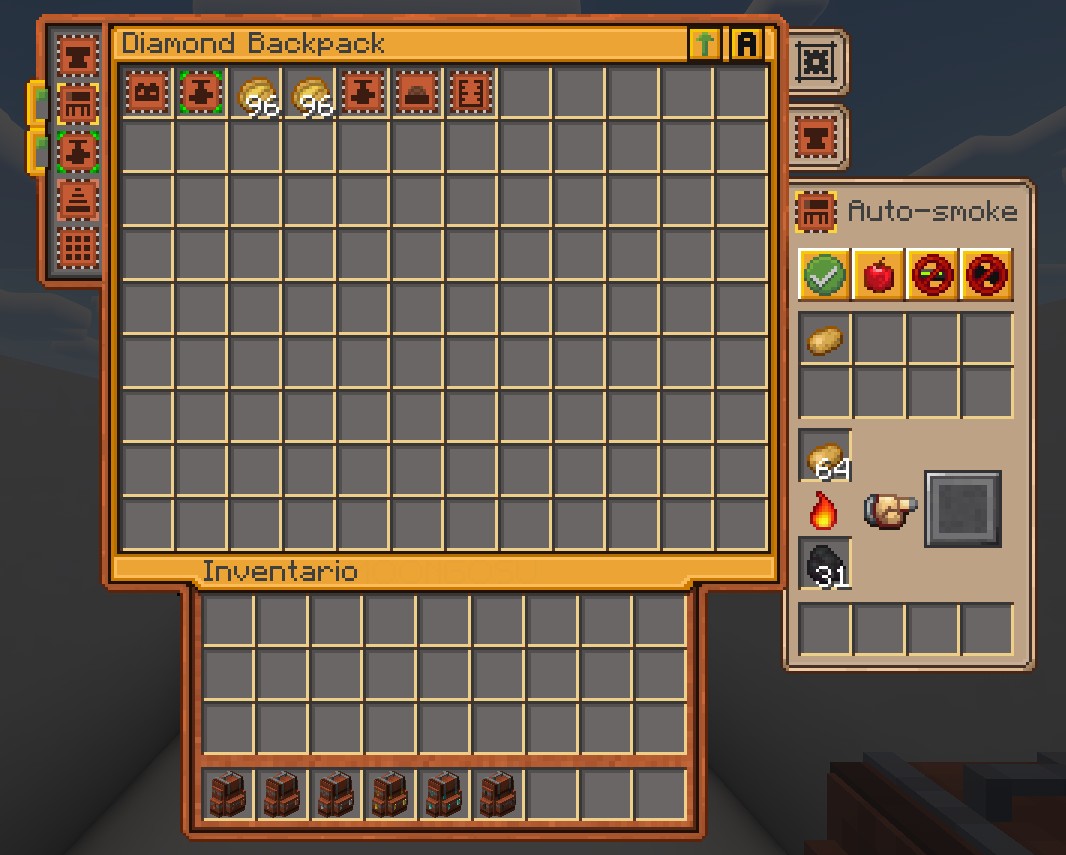
Task: Select the highlighted smoking upgrade in upgrade column
Action: point(77,102)
